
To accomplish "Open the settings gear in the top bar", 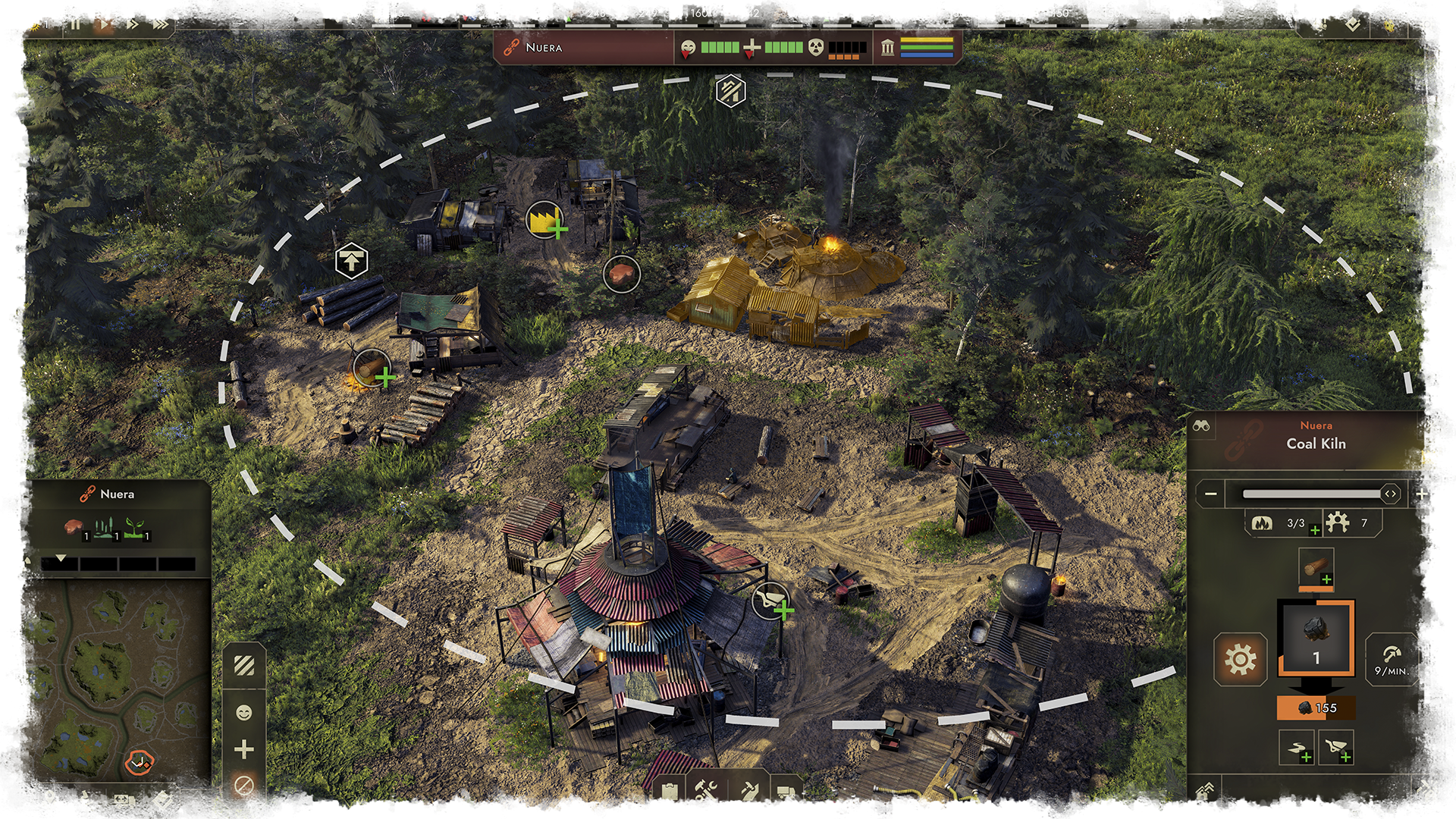I will (1426, 24).
